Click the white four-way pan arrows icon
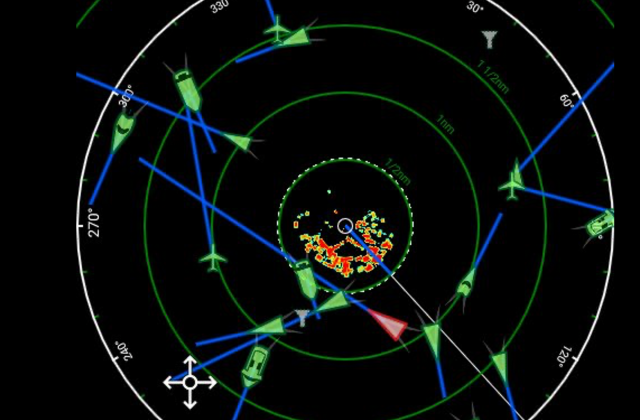This screenshot has width=640, height=420. [x=190, y=381]
